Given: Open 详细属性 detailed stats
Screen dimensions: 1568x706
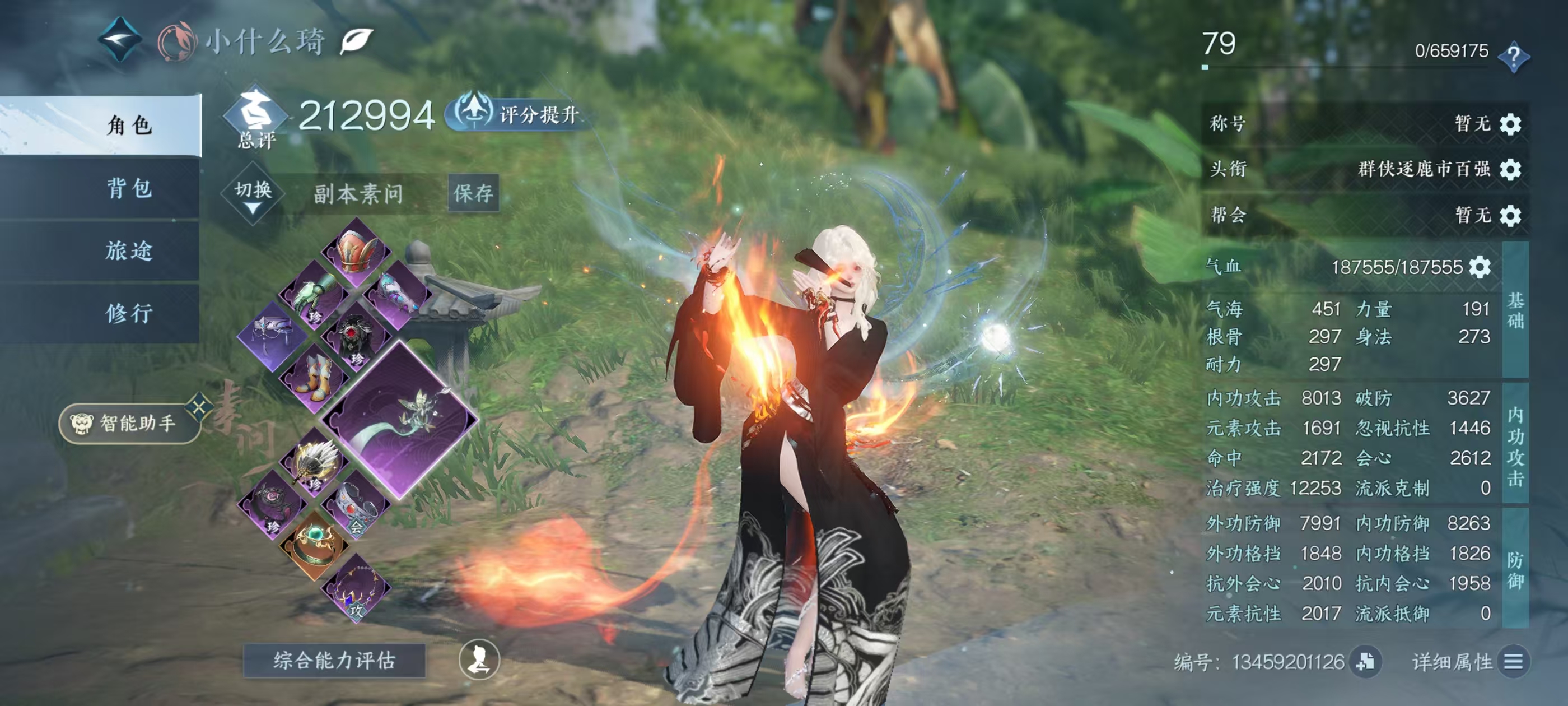Looking at the screenshot, I should click(1513, 662).
